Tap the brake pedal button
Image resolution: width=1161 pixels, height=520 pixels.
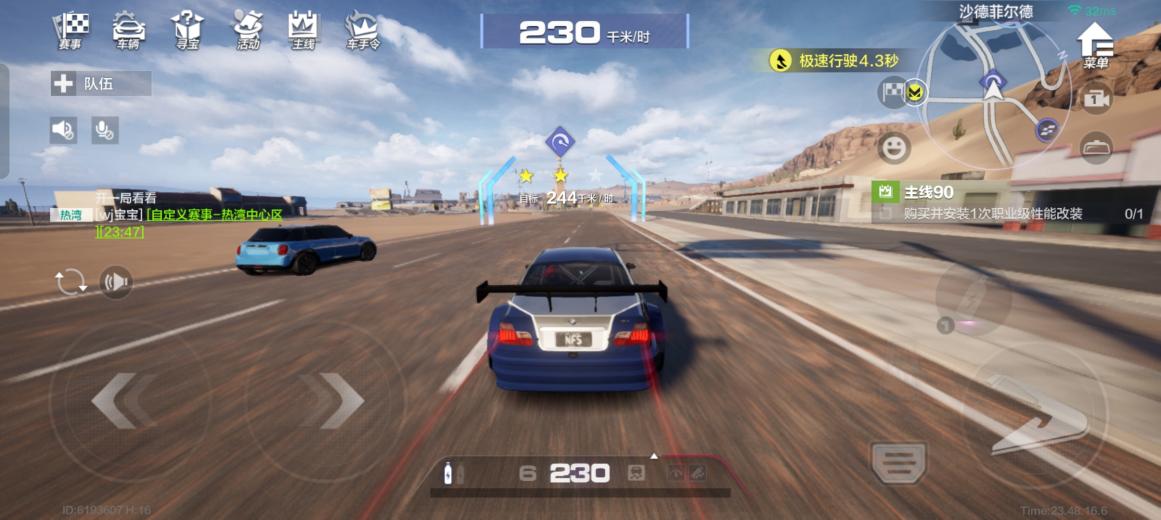898,462
